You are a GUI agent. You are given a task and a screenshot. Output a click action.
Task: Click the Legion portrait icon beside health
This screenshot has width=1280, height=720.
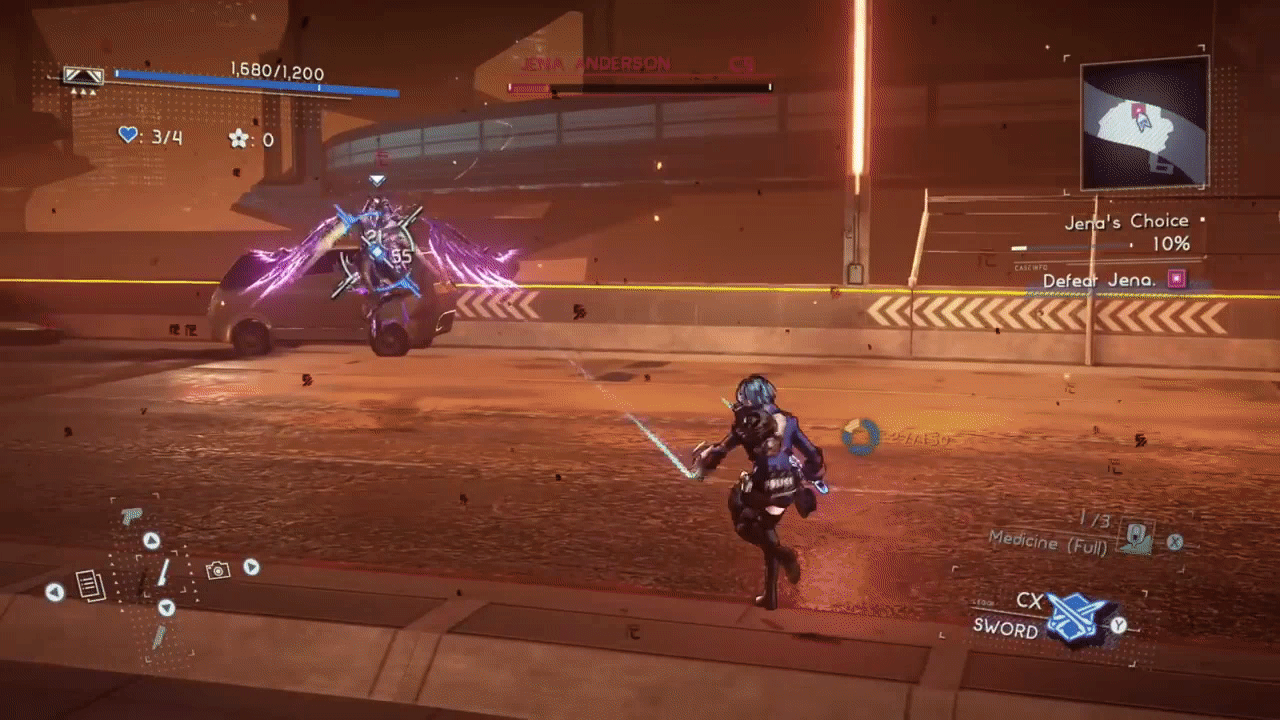click(x=83, y=75)
